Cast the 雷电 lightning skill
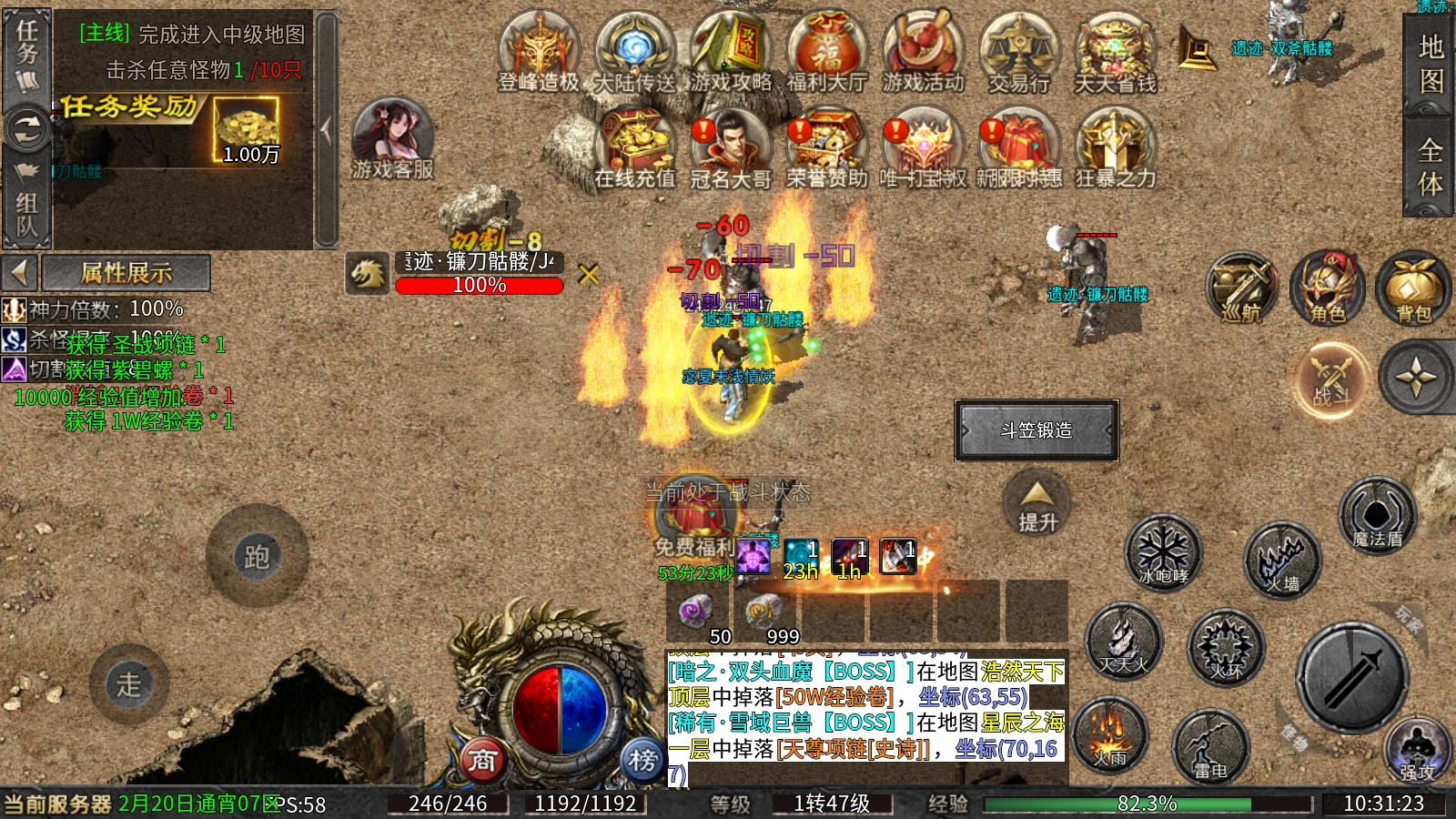 [x=1210, y=748]
